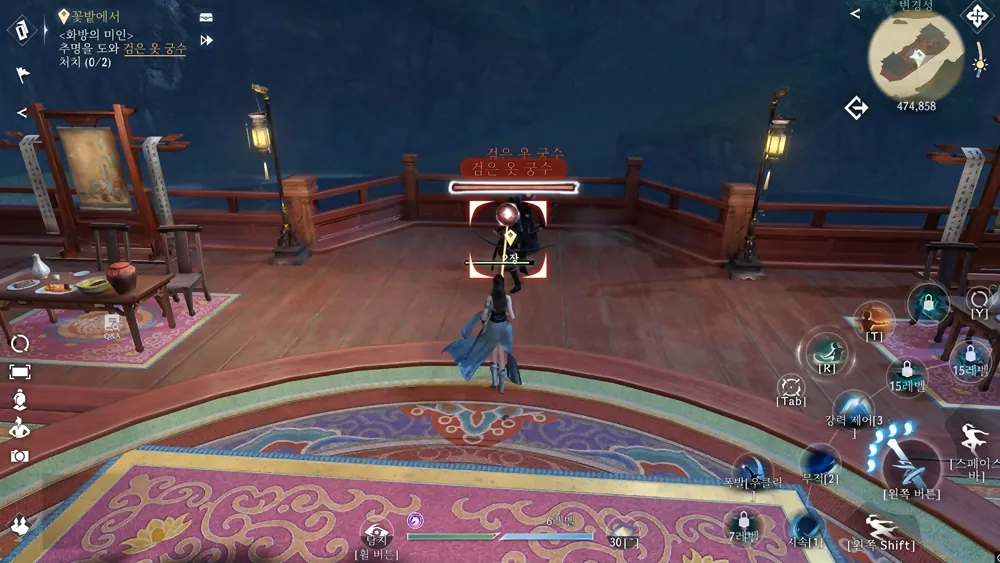
Task: Use the 무적 skill
Action: pos(820,460)
